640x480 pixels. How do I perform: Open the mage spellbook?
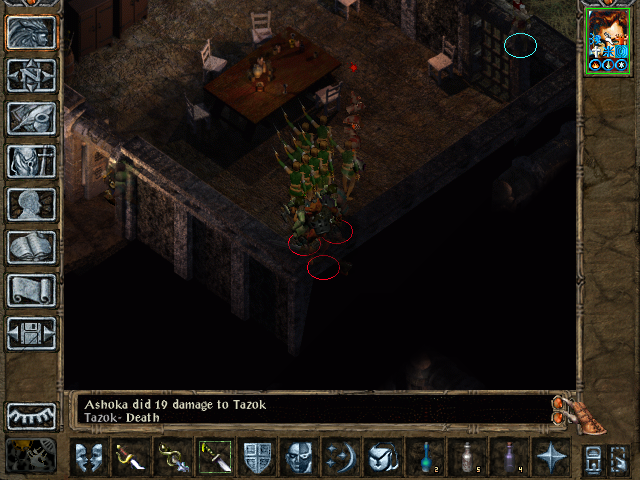31,246
